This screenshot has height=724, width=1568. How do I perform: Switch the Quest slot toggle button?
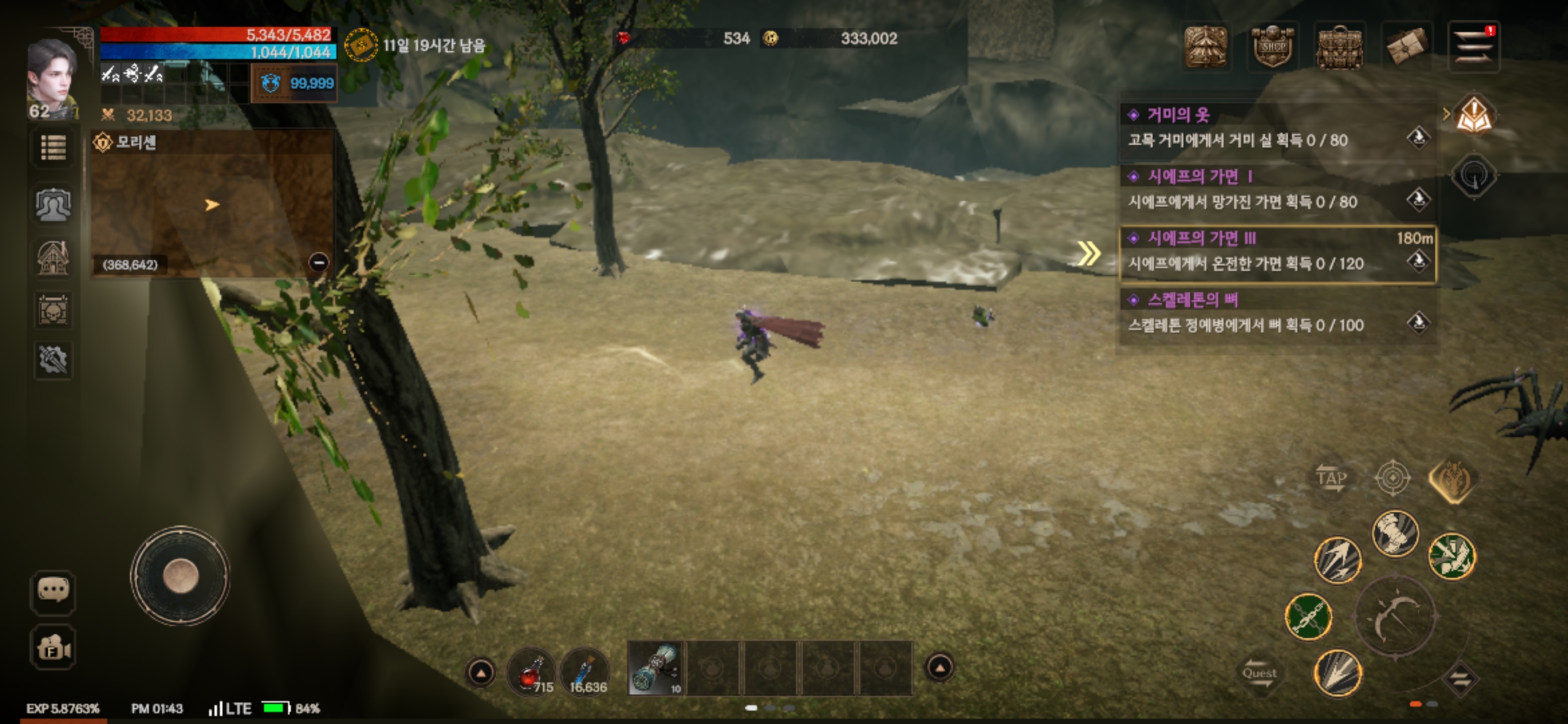pyautogui.click(x=1260, y=674)
